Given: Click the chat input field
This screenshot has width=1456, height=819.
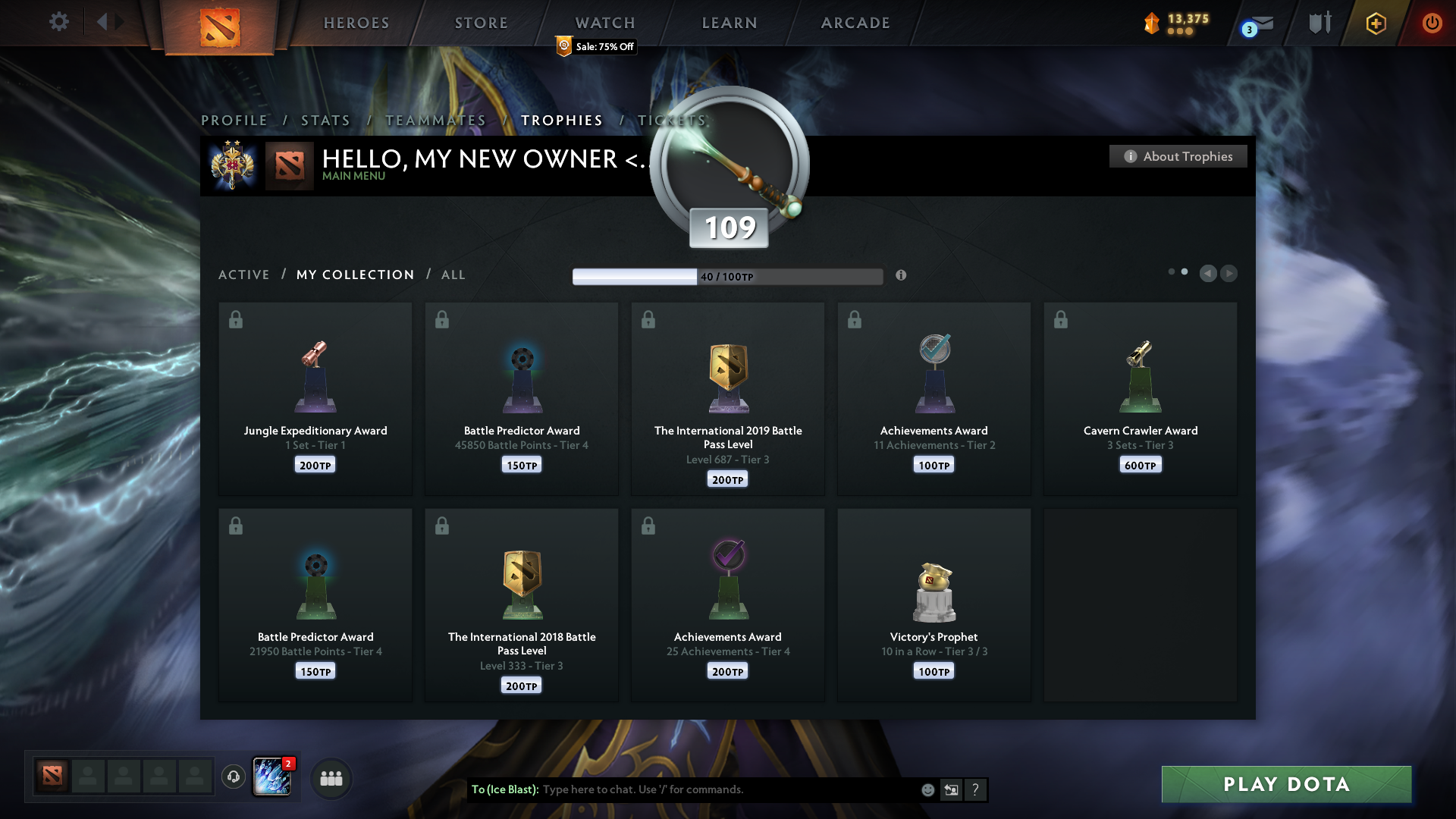Looking at the screenshot, I should tap(728, 789).
